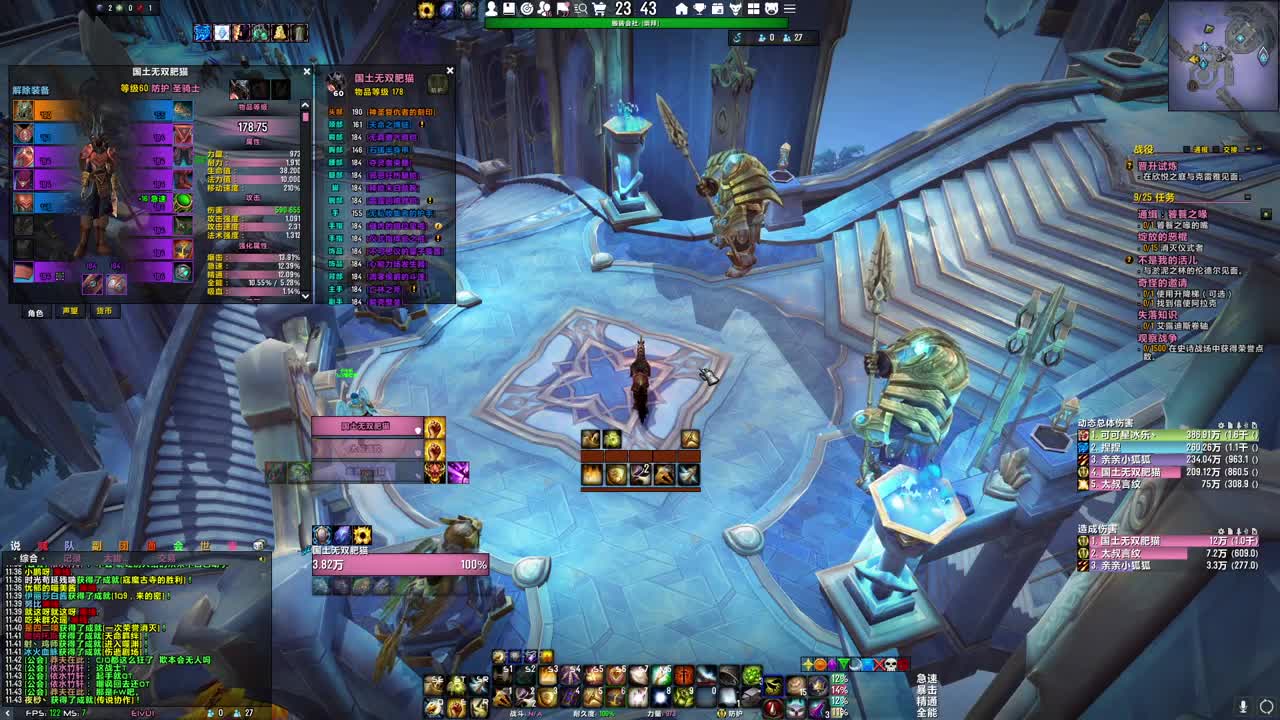Collapse the 战役 campaign section with its minus button
Screen dimensions: 1280x720
coord(1246,149)
